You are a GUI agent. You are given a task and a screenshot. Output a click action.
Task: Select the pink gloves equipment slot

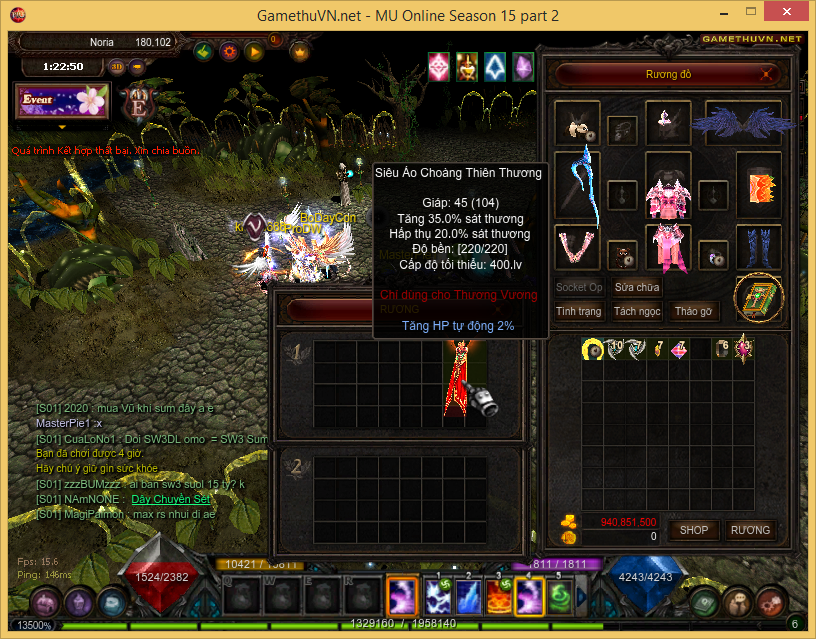click(577, 246)
